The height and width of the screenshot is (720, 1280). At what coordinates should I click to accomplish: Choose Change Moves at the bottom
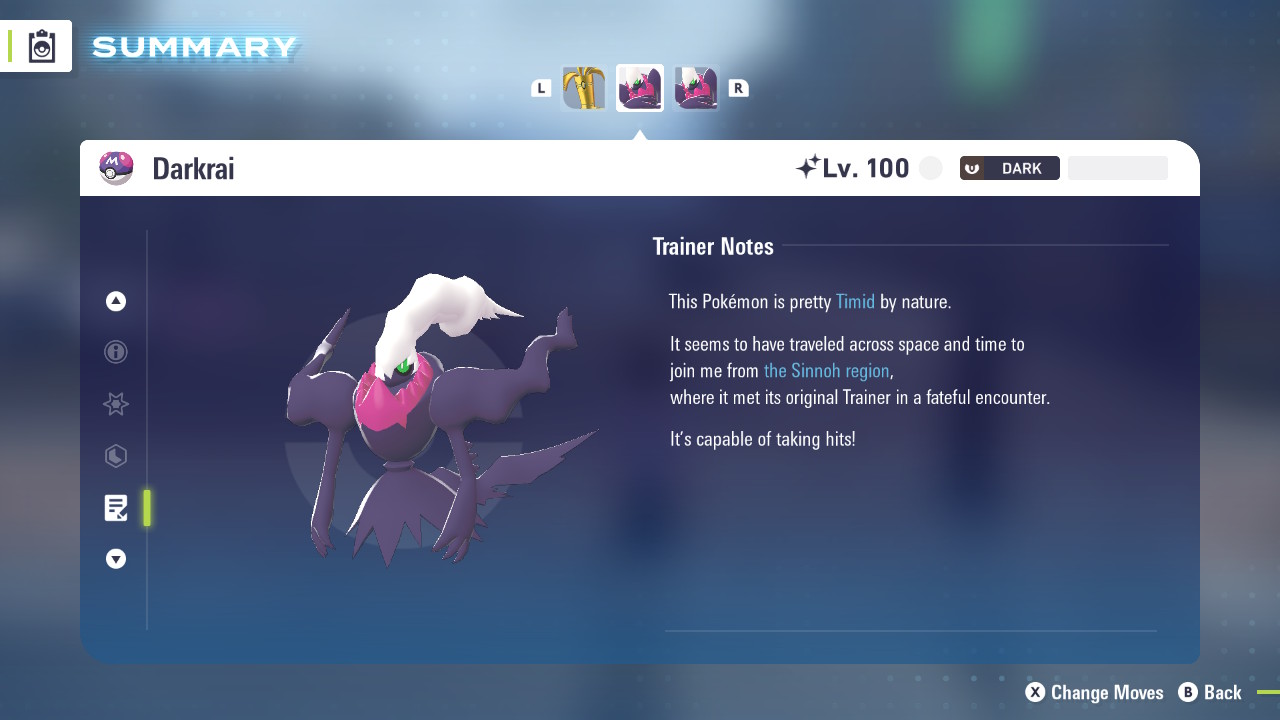pos(1095,692)
